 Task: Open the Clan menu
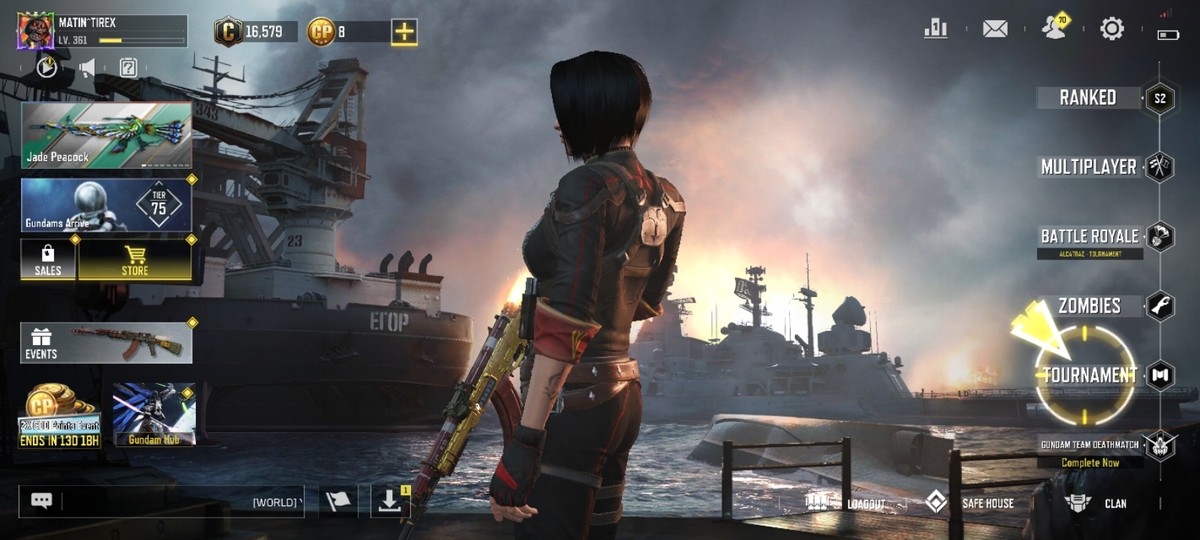click(1098, 503)
